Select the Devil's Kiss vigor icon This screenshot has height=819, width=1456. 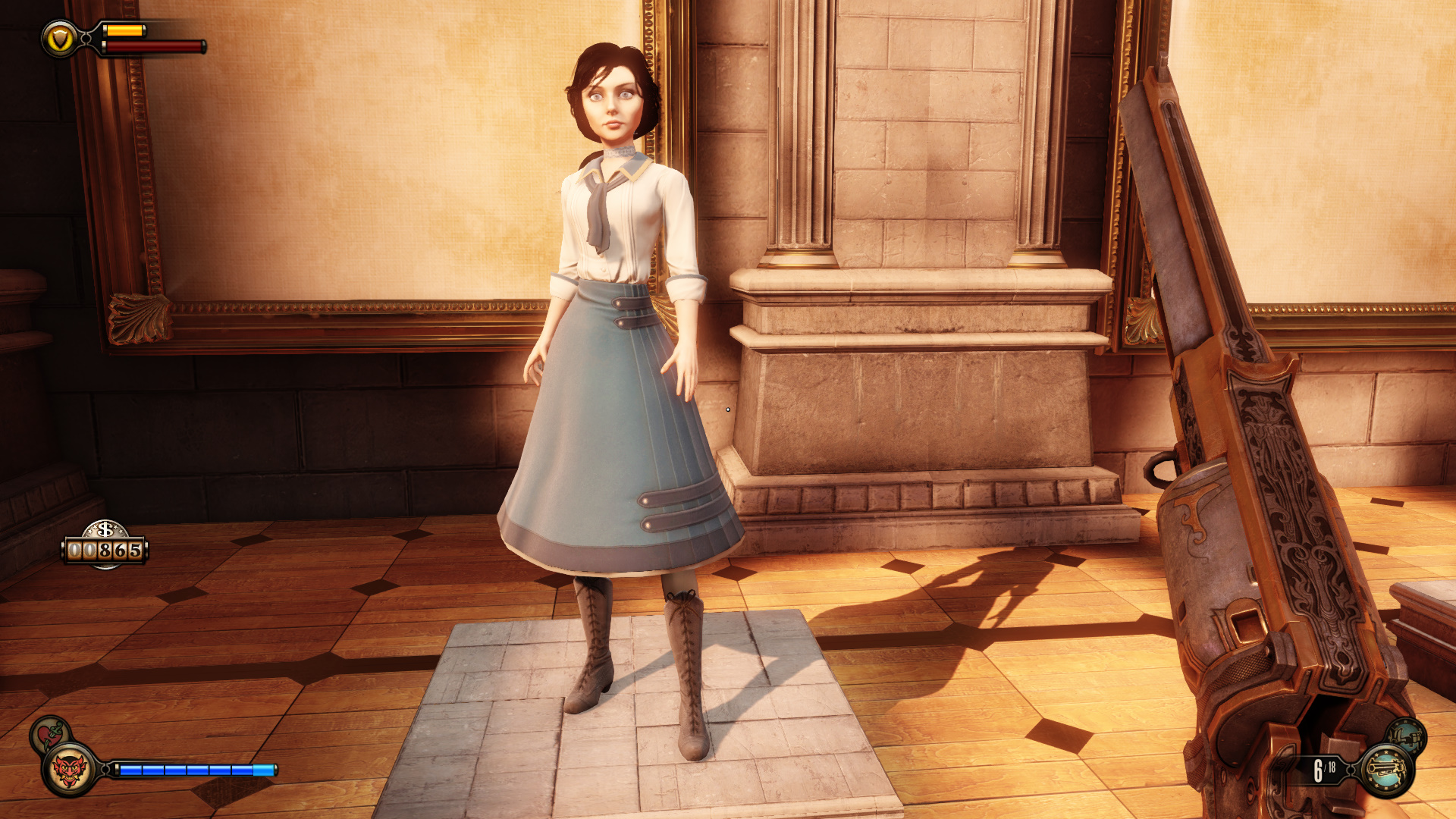pyautogui.click(x=70, y=770)
